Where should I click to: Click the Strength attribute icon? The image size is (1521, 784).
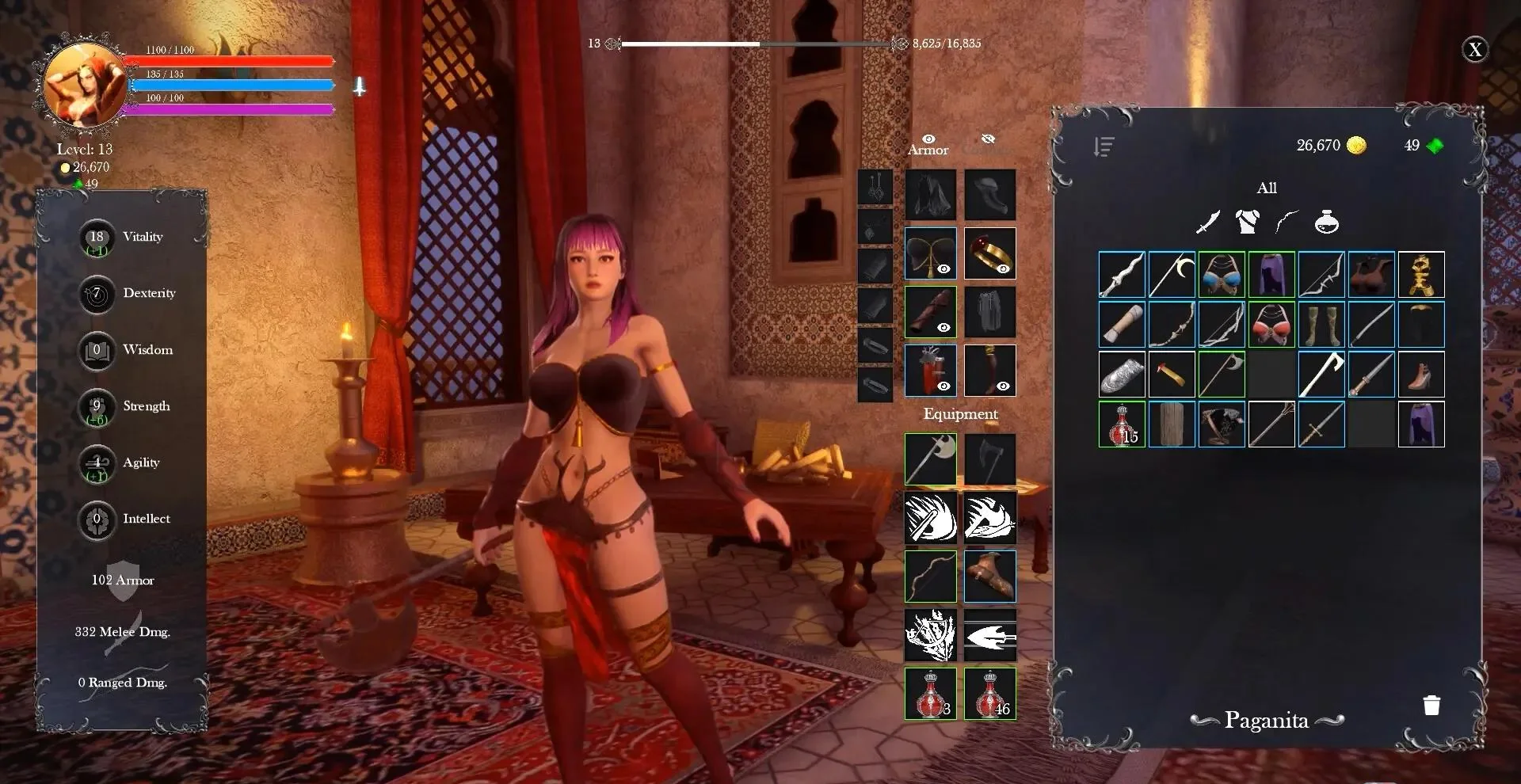coord(97,407)
